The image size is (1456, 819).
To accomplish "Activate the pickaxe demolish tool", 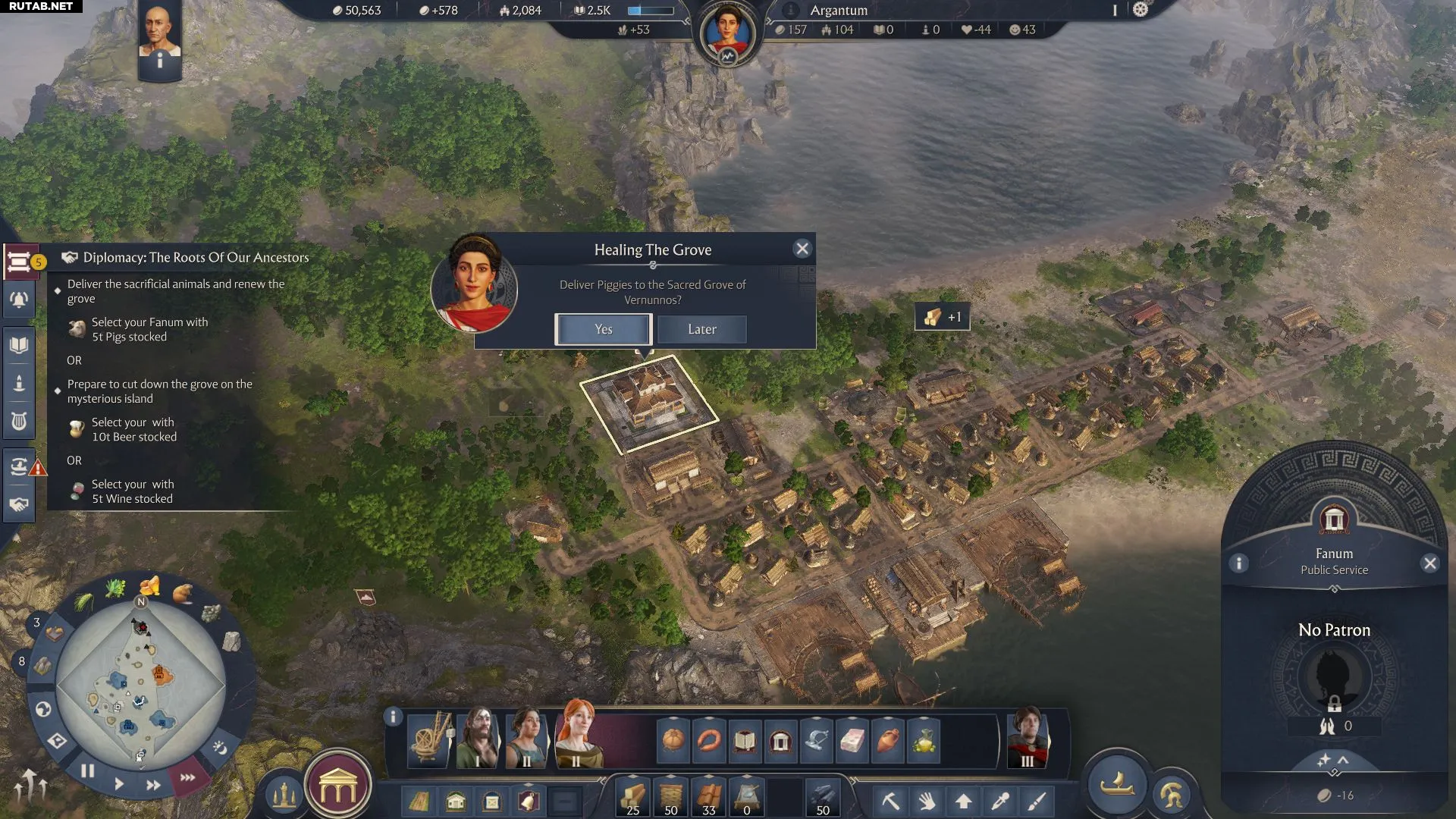I will click(x=890, y=801).
